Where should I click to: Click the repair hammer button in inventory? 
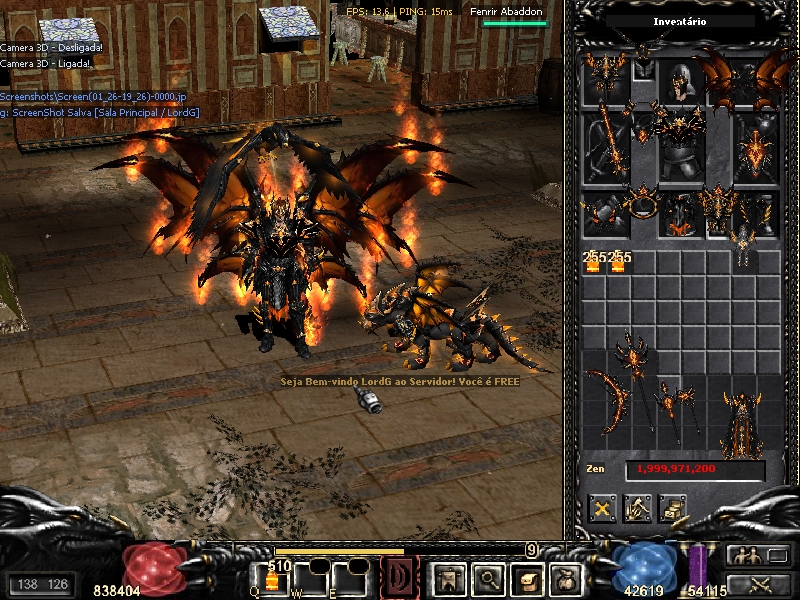pyautogui.click(x=637, y=508)
